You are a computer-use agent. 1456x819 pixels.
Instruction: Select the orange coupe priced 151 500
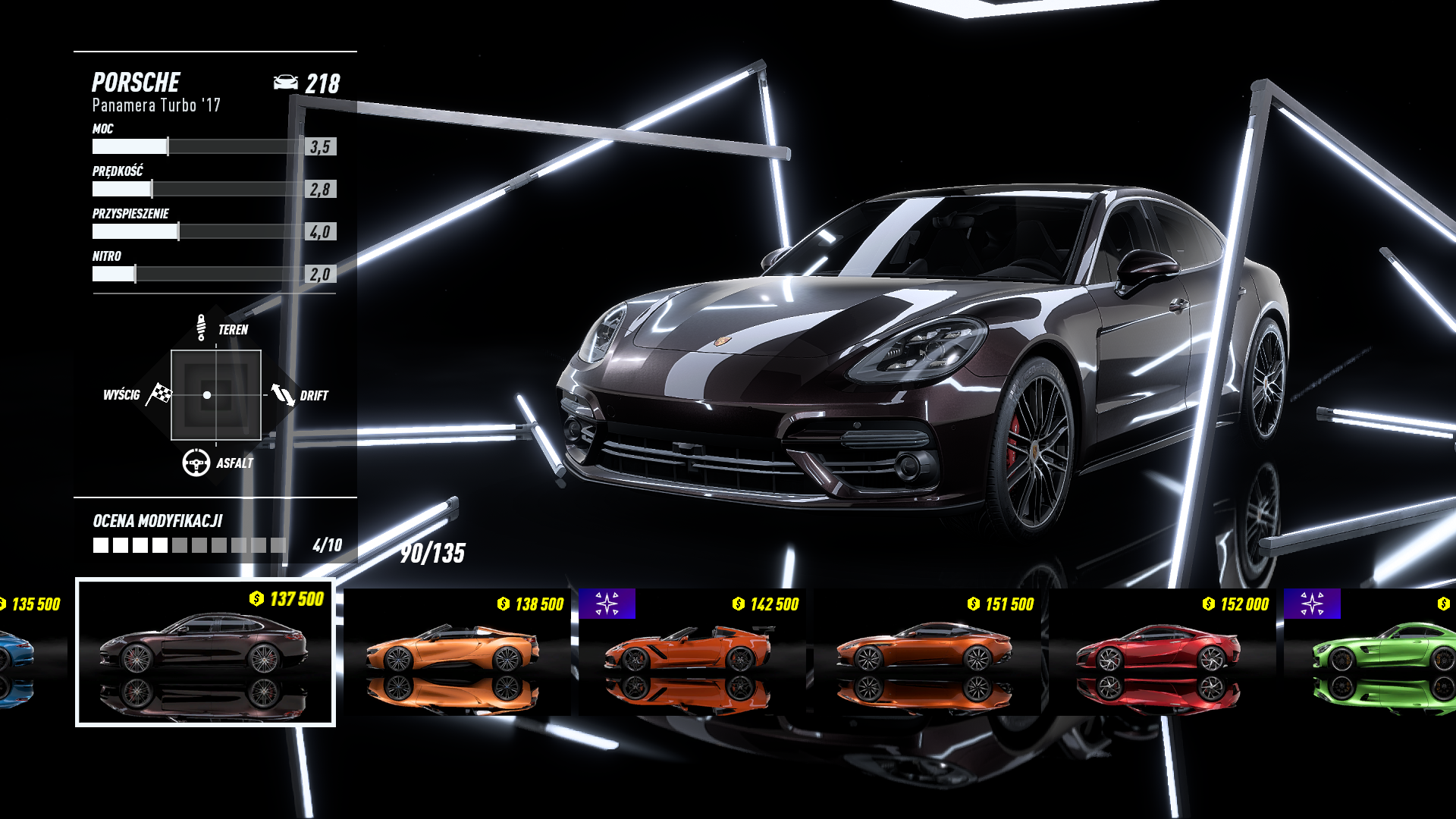point(925,652)
